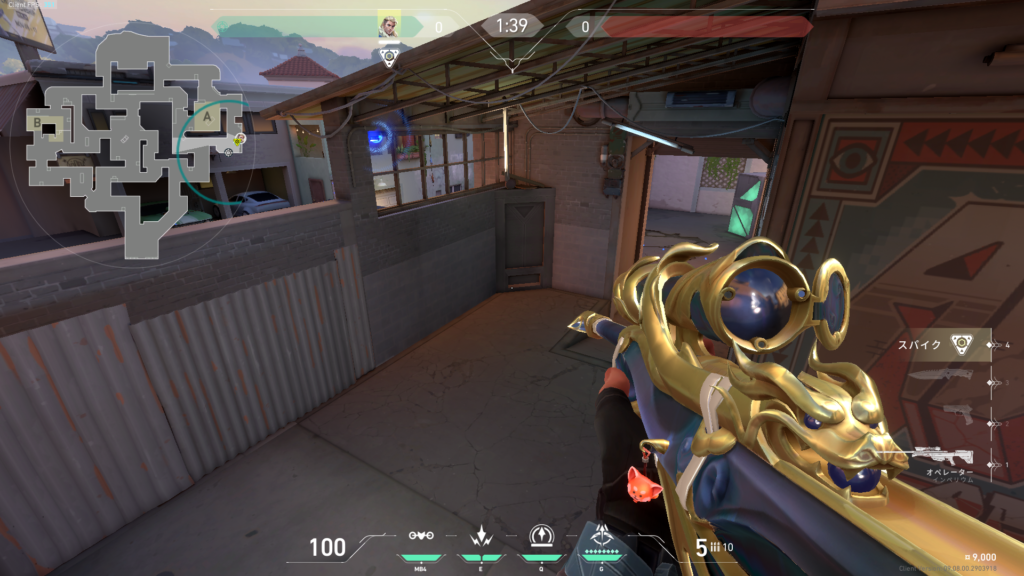Activate the G ultimate ability icon
The width and height of the screenshot is (1024, 576).
coord(602,536)
